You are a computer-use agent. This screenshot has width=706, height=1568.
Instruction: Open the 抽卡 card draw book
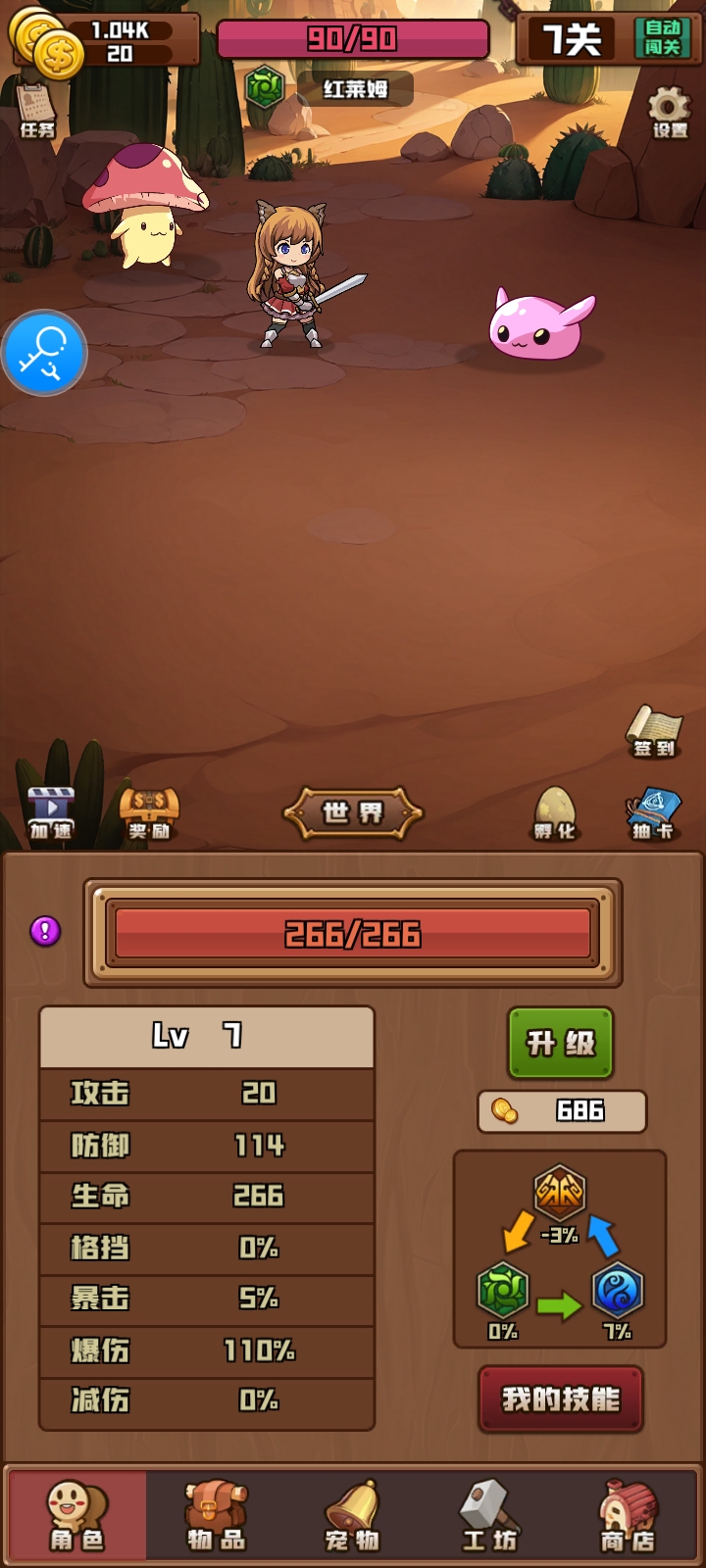pos(653,813)
